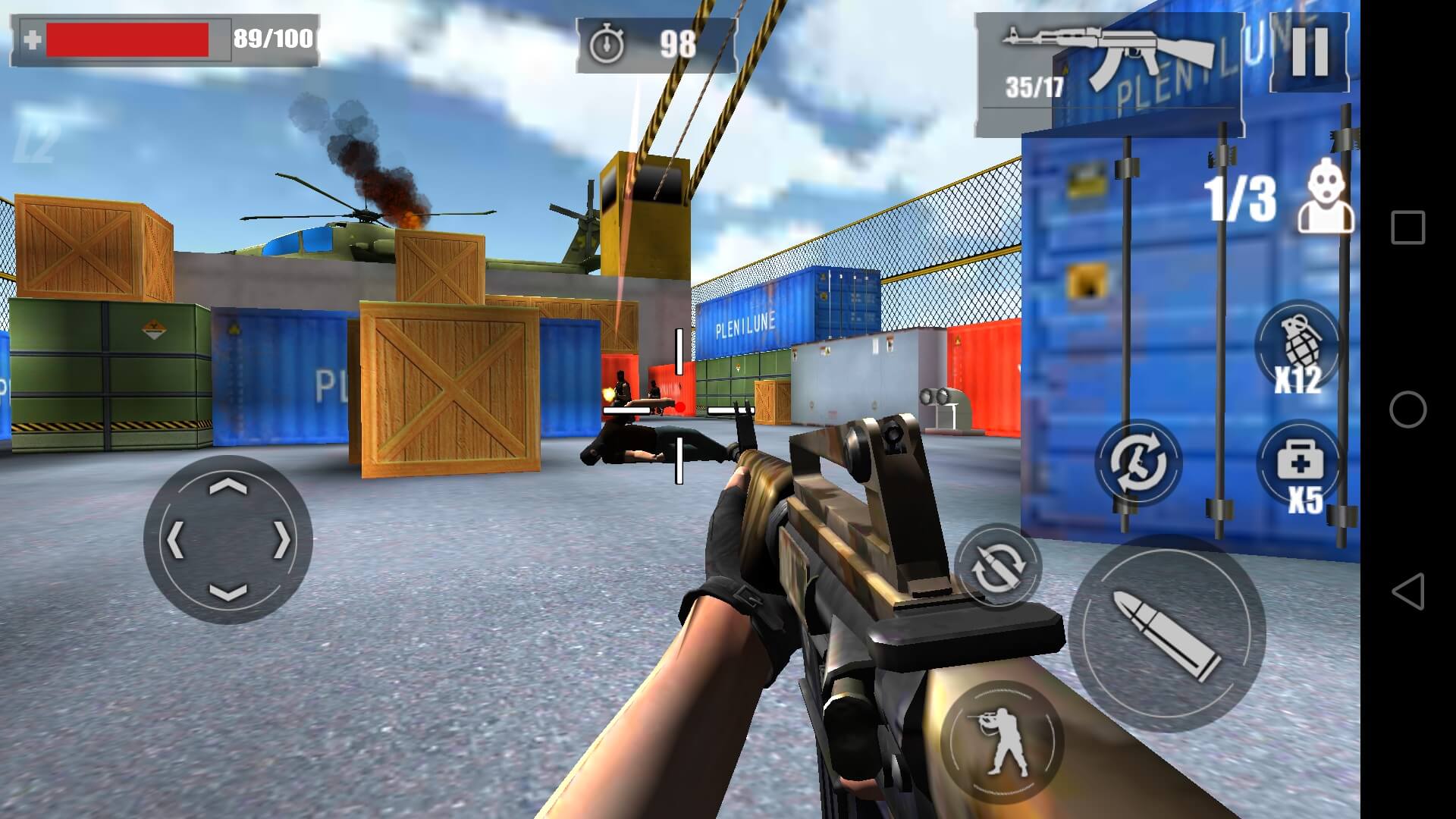Screen dimensions: 1456x819
Task: Strafe left with the left arrow
Action: tap(176, 540)
